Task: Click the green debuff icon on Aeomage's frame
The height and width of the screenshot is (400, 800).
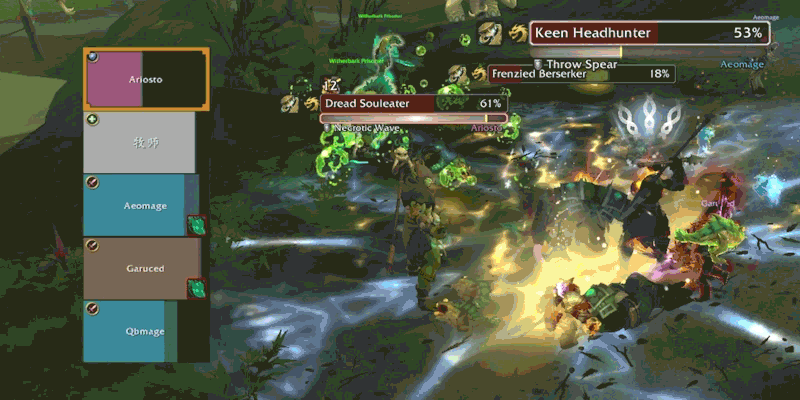Action: point(197,225)
